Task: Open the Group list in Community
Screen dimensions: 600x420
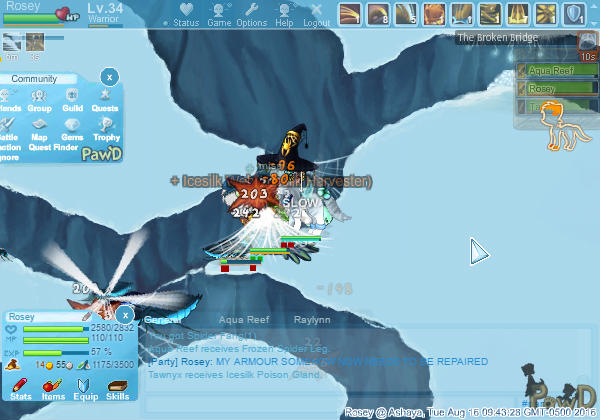Action: pos(40,102)
